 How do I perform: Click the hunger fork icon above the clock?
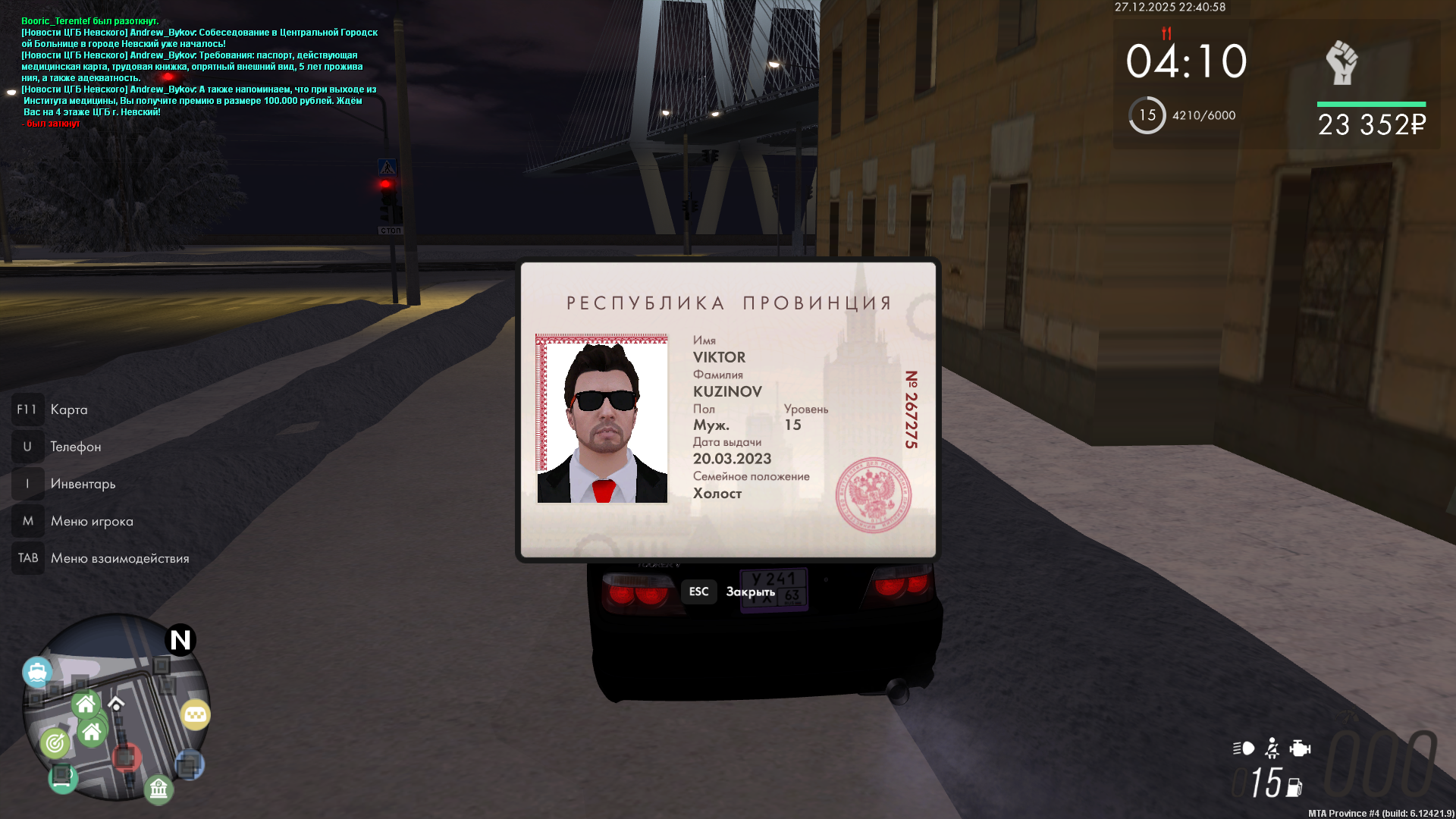click(x=1167, y=34)
